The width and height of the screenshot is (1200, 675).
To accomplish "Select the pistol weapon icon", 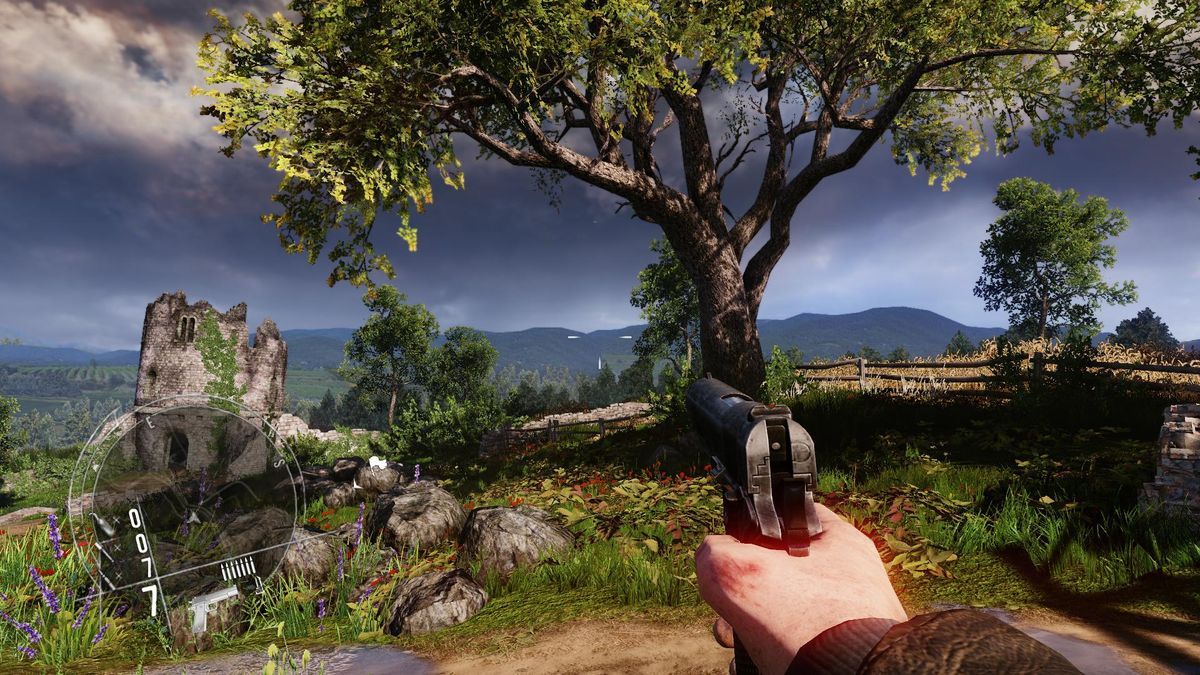I will point(212,606).
